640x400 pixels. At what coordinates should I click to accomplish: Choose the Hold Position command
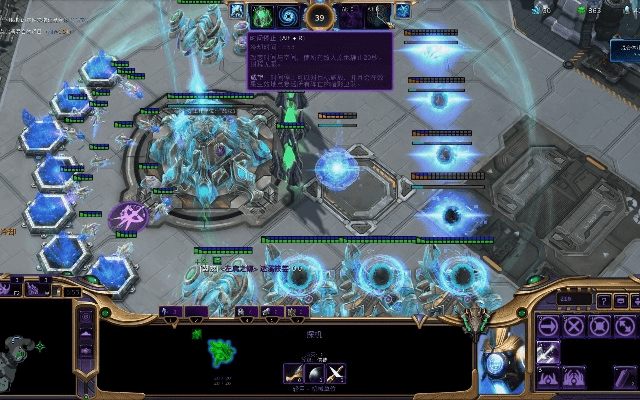pyautogui.click(x=599, y=325)
